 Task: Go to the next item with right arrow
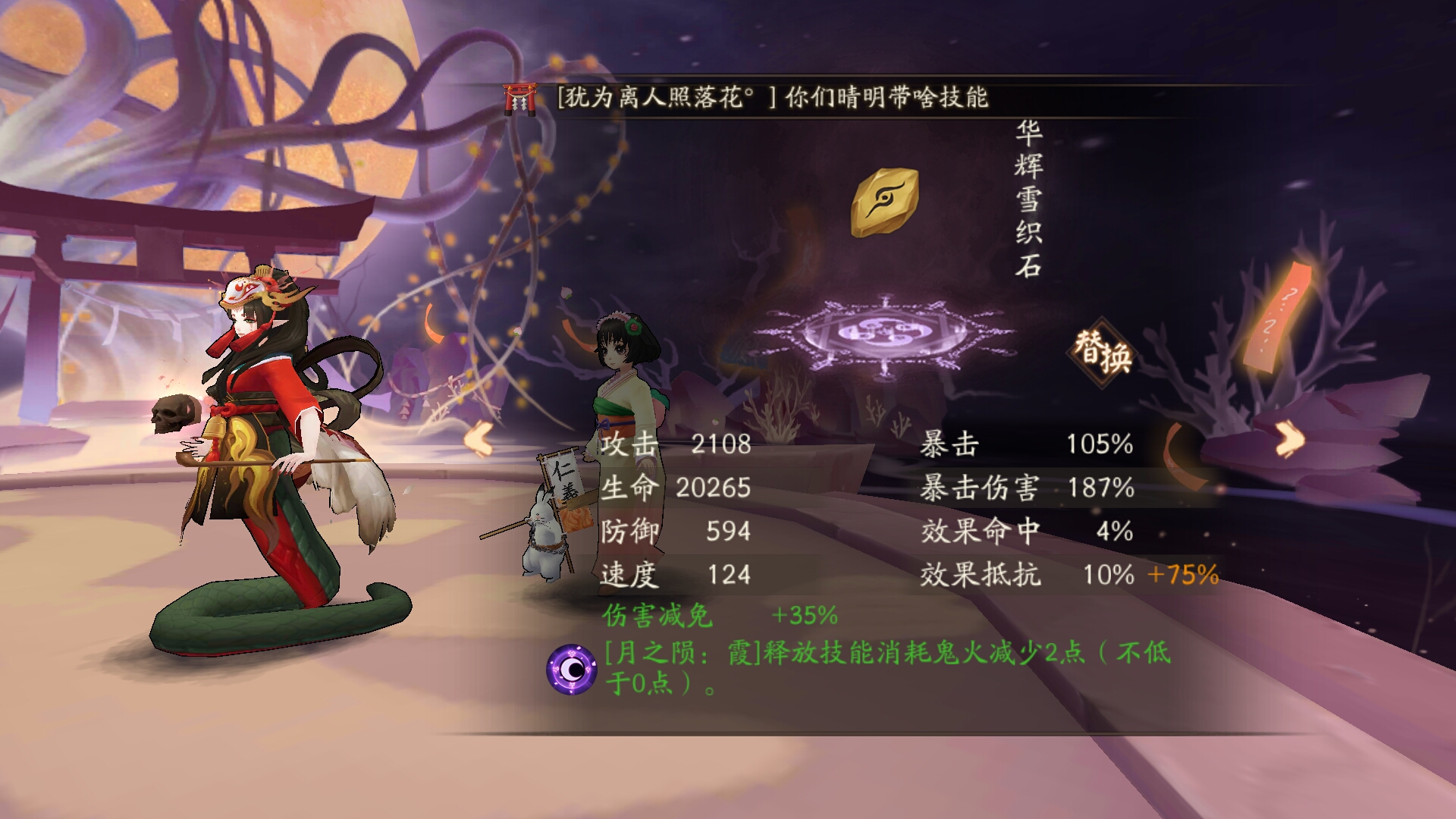pos(1289,438)
